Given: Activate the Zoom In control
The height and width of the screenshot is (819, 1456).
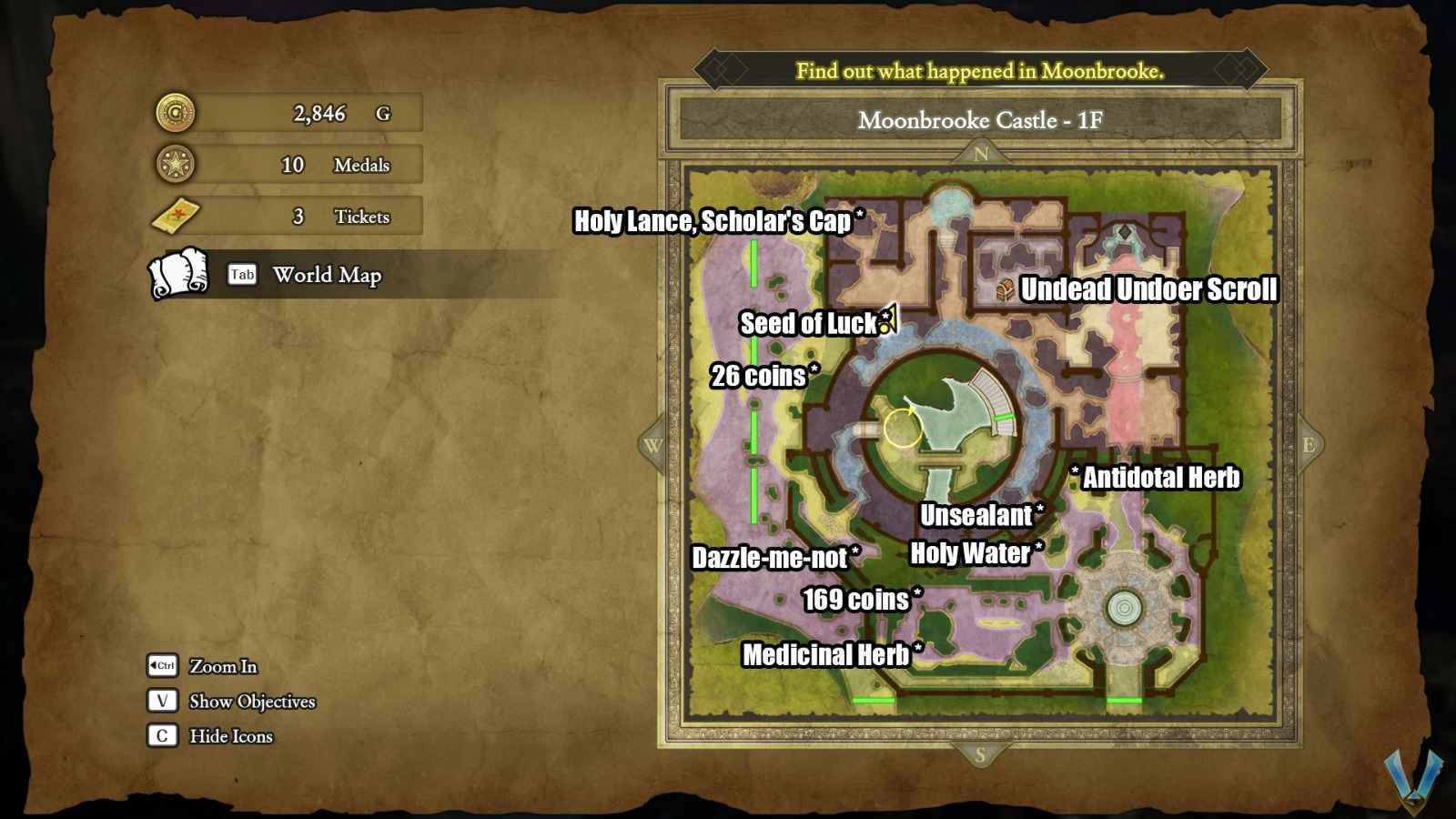Looking at the screenshot, I should tap(221, 667).
